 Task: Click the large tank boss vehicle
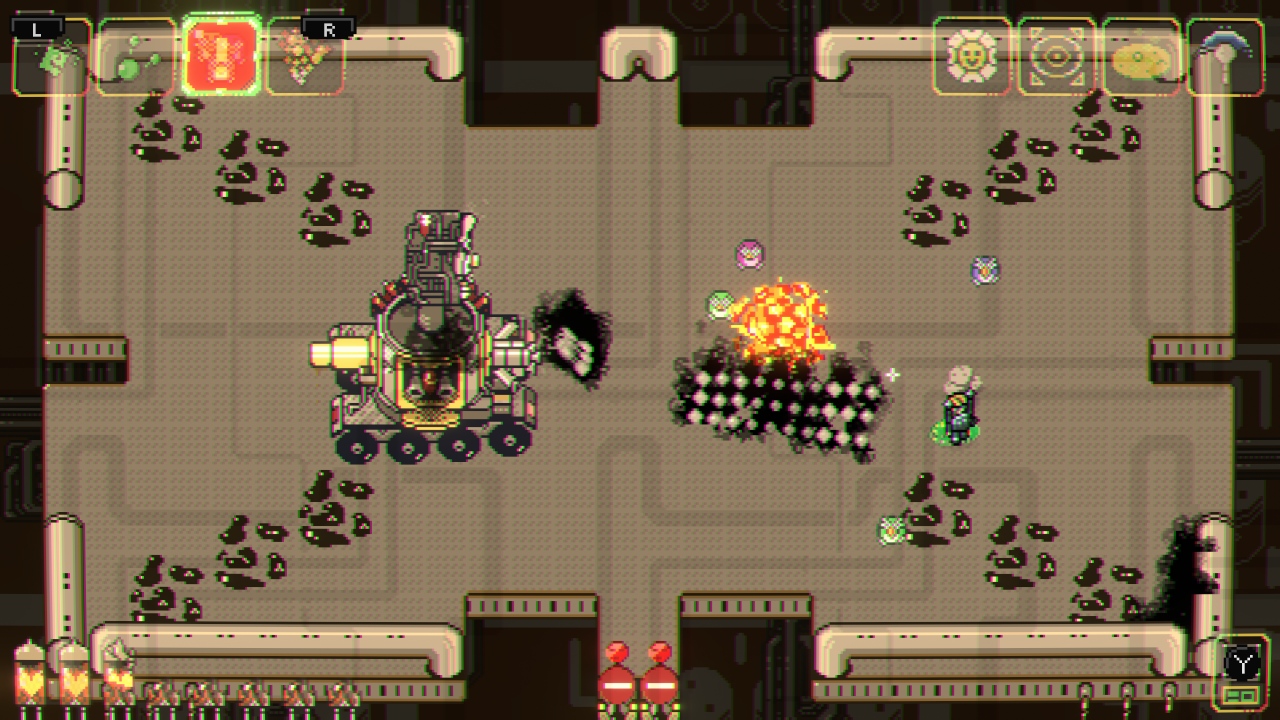point(430,350)
